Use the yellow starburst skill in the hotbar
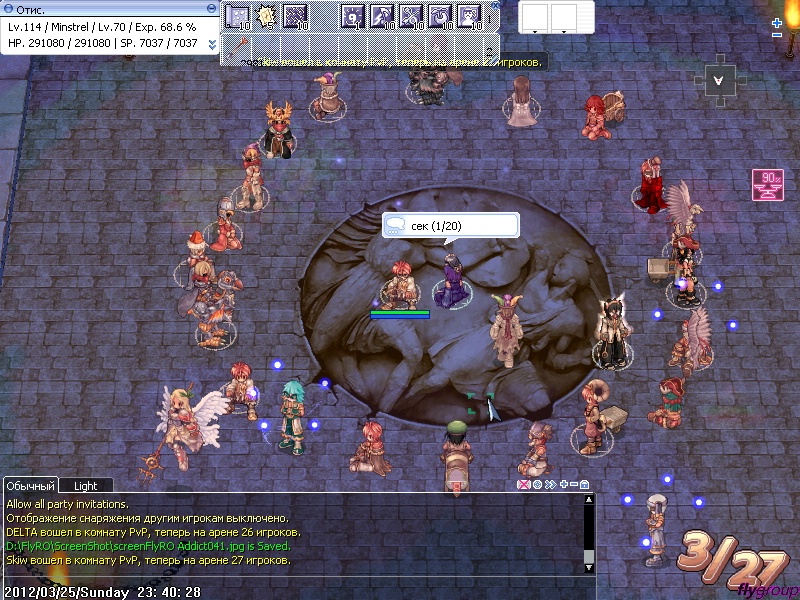The image size is (800, 600). (x=267, y=15)
